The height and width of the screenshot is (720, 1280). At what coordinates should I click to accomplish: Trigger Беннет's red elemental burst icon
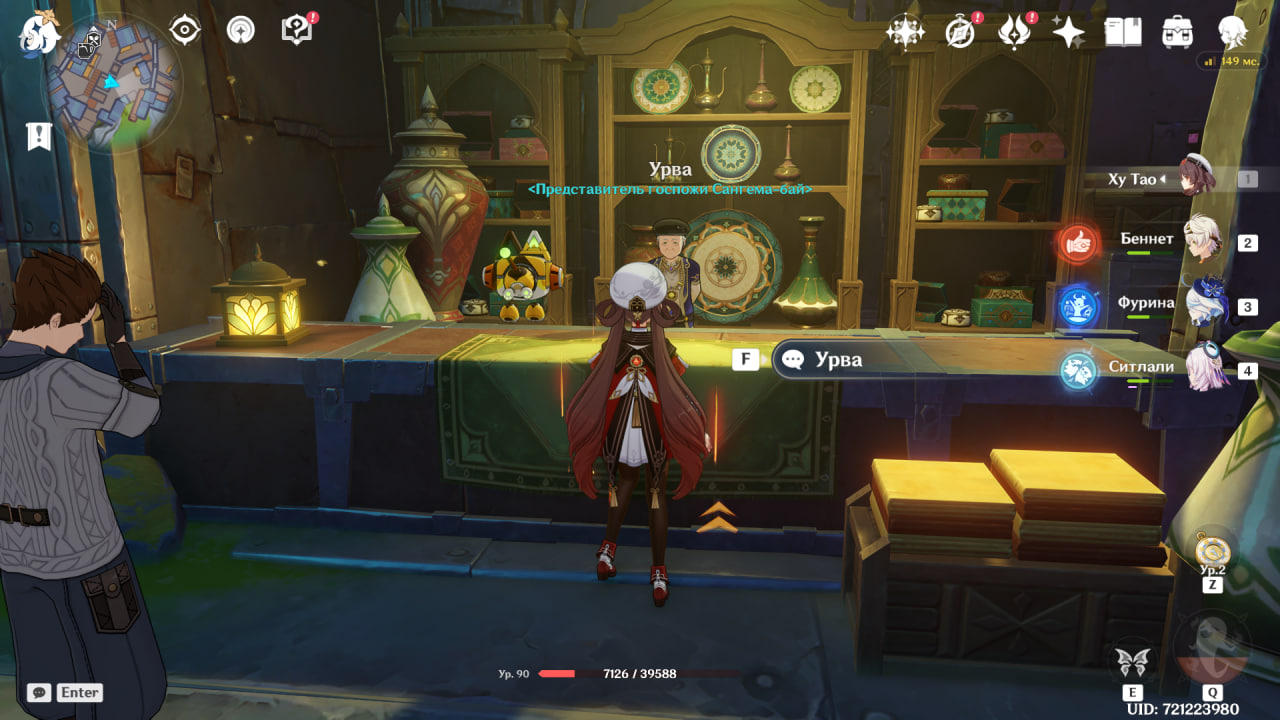1078,242
